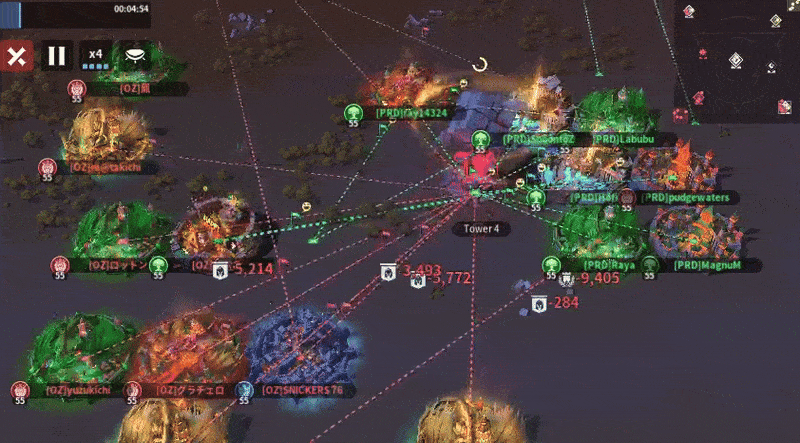Change the x4 playback speed
The image size is (800, 443).
click(96, 56)
